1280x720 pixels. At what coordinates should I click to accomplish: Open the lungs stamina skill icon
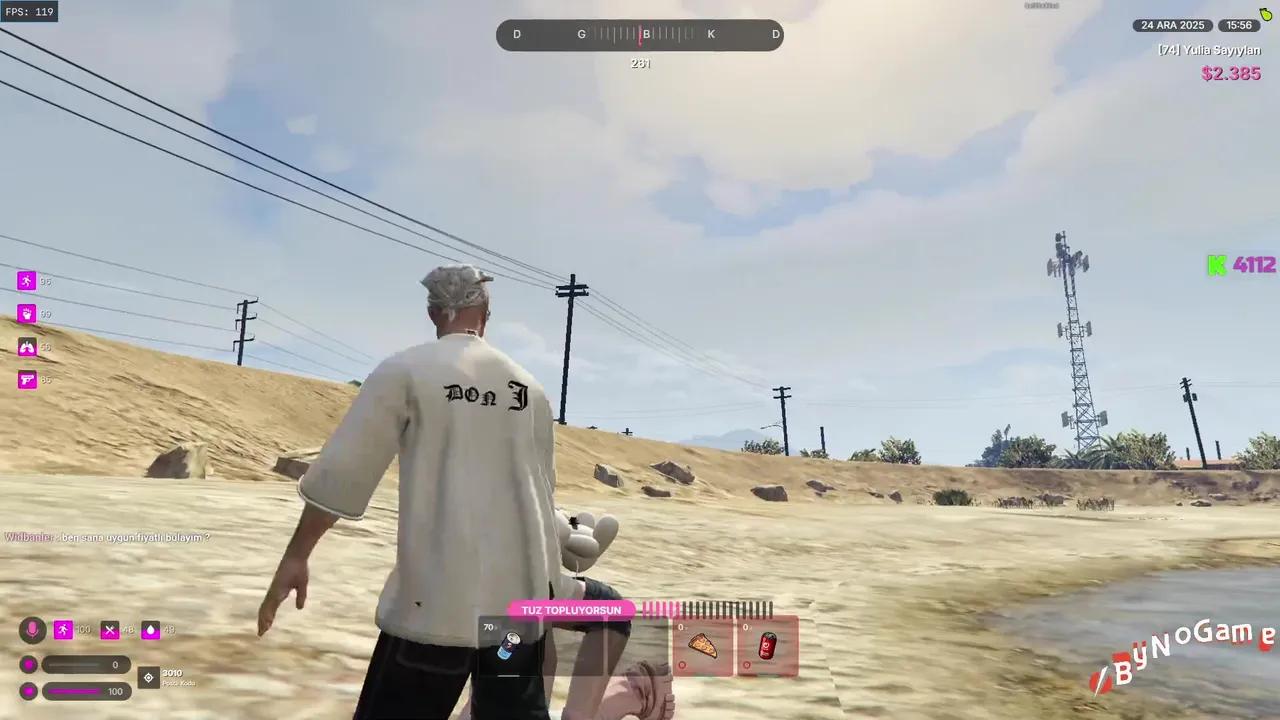pos(27,347)
